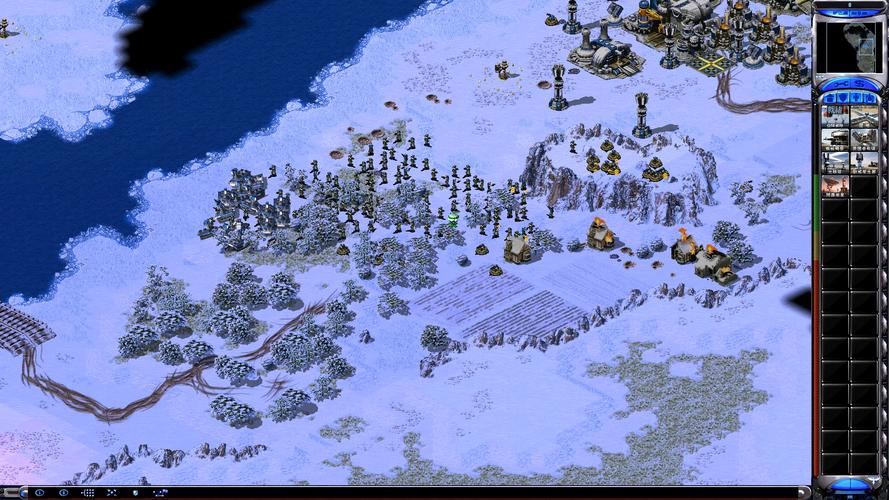Viewport: 889px width, 500px height.
Task: Switch to the structures build tab
Action: point(829,97)
